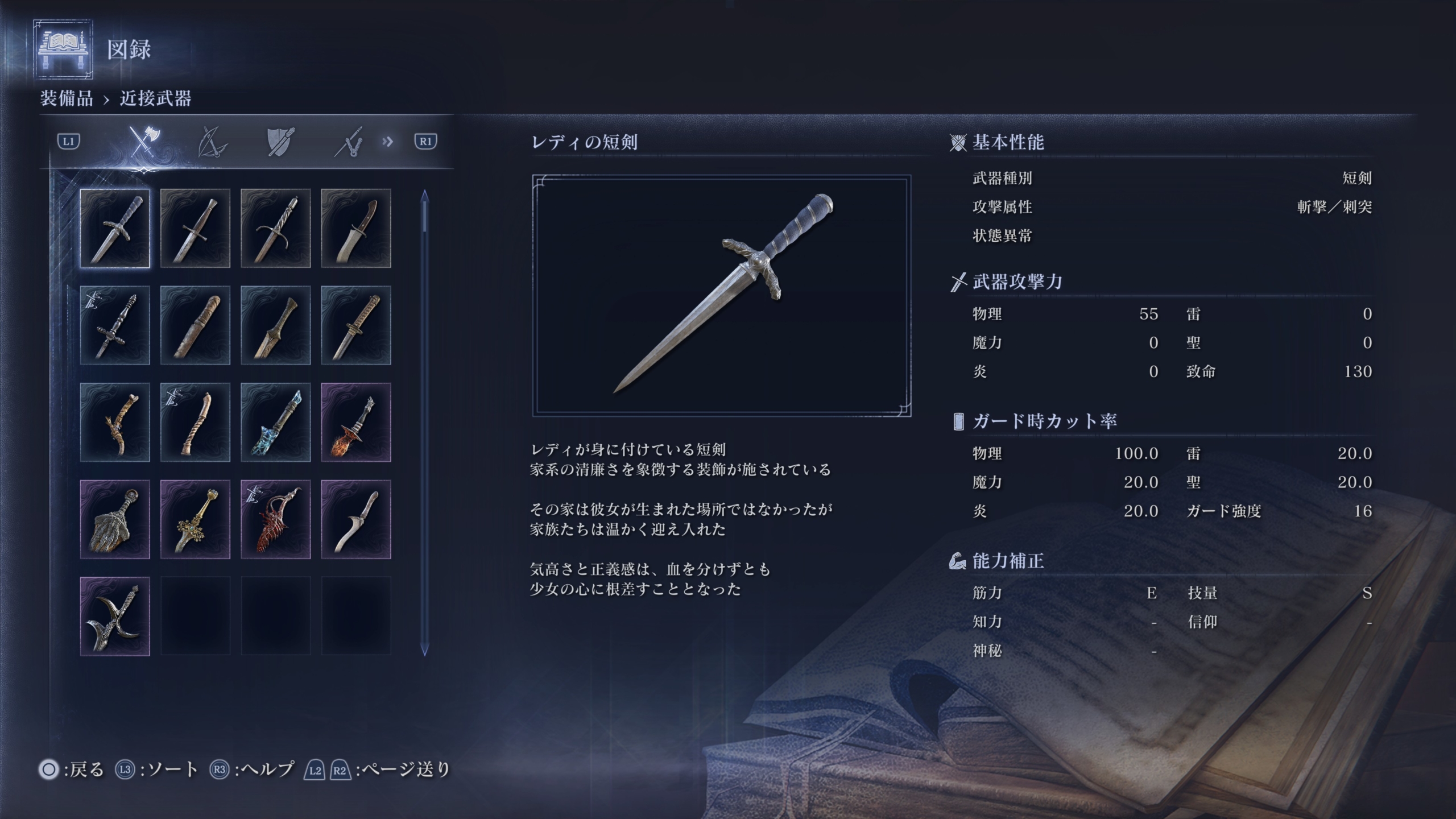Select the pale curved bone blade
Screen dimensions: 1456x819
356,520
